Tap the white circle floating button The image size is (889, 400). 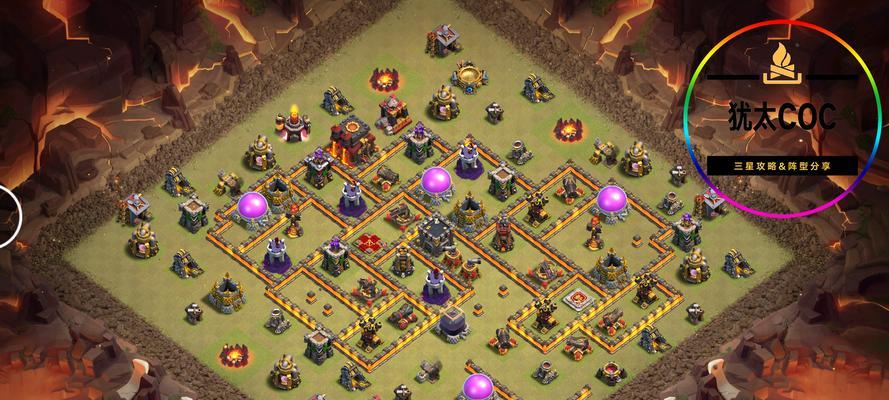pyautogui.click(x=8, y=214)
